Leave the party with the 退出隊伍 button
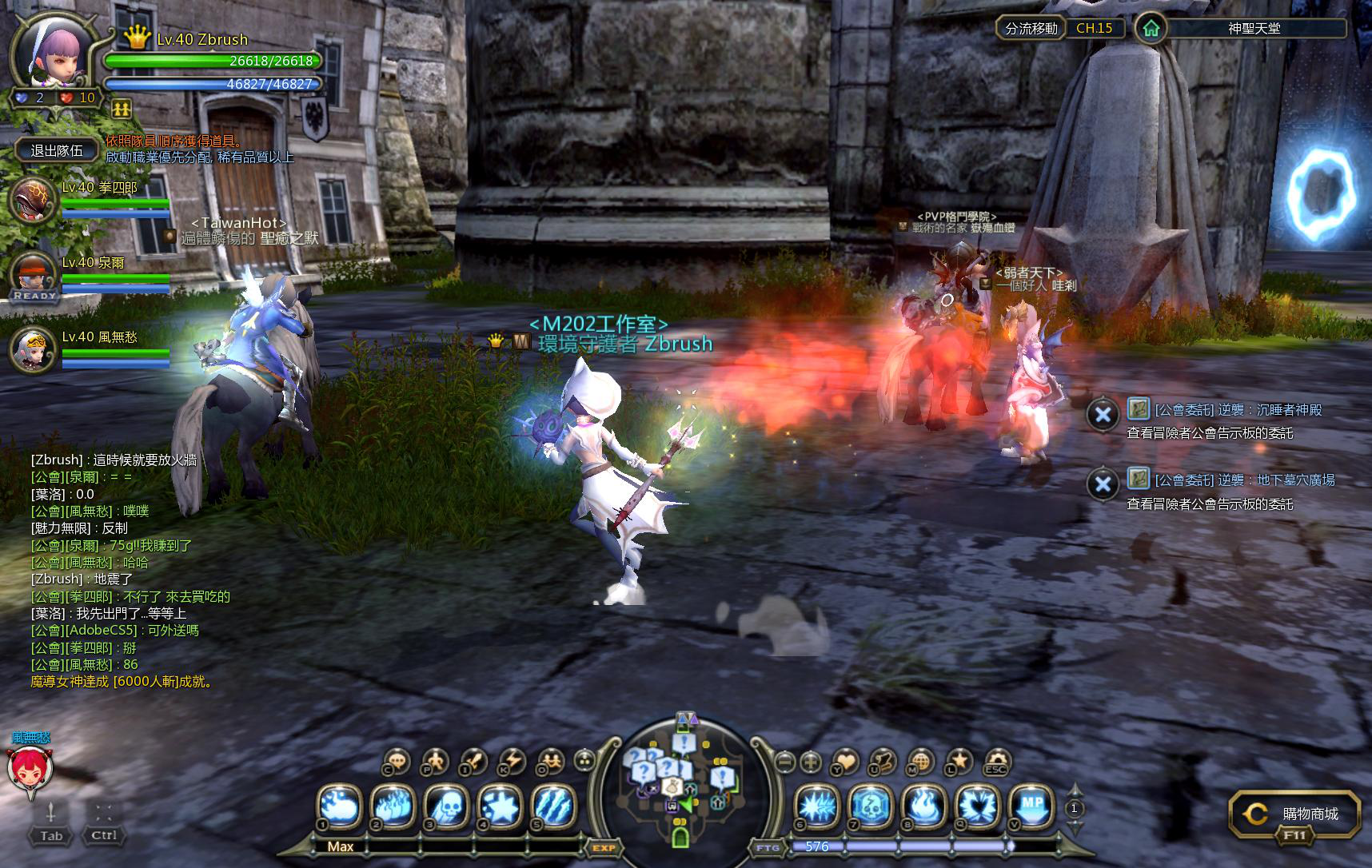Viewport: 1372px width, 868px height. [57, 150]
